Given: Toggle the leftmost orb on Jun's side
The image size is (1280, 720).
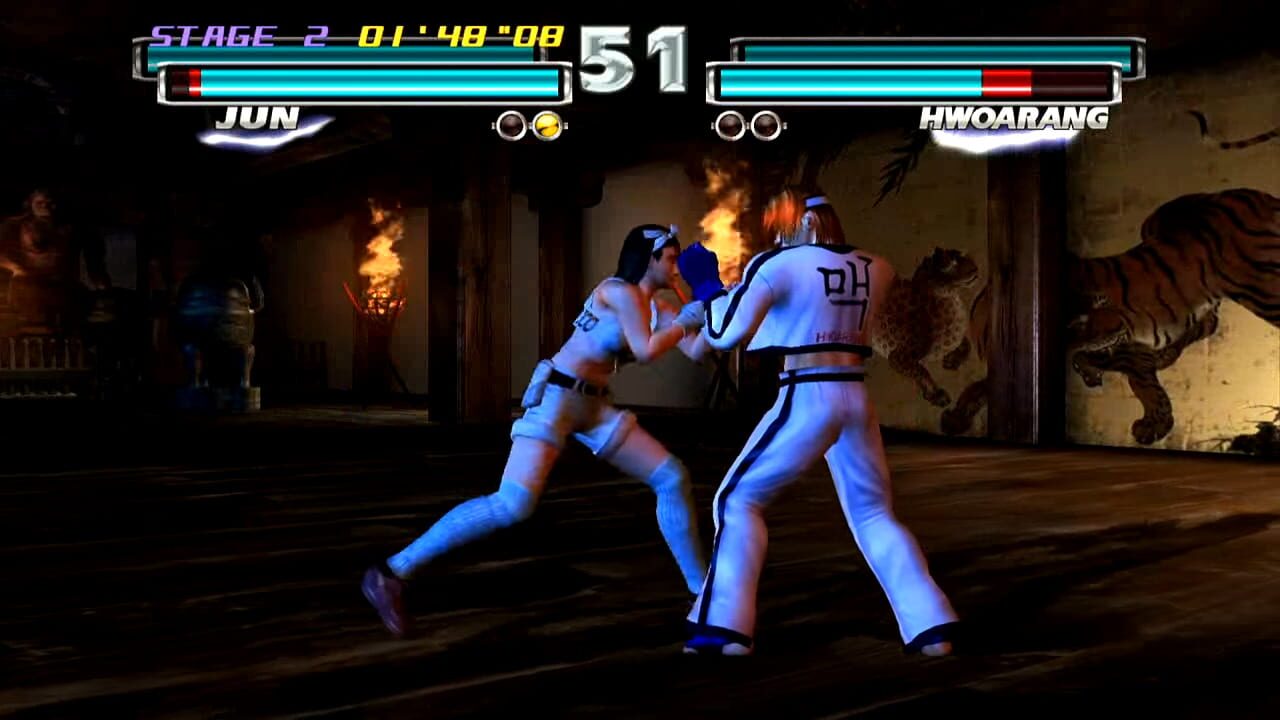Looking at the screenshot, I should (x=512, y=124).
